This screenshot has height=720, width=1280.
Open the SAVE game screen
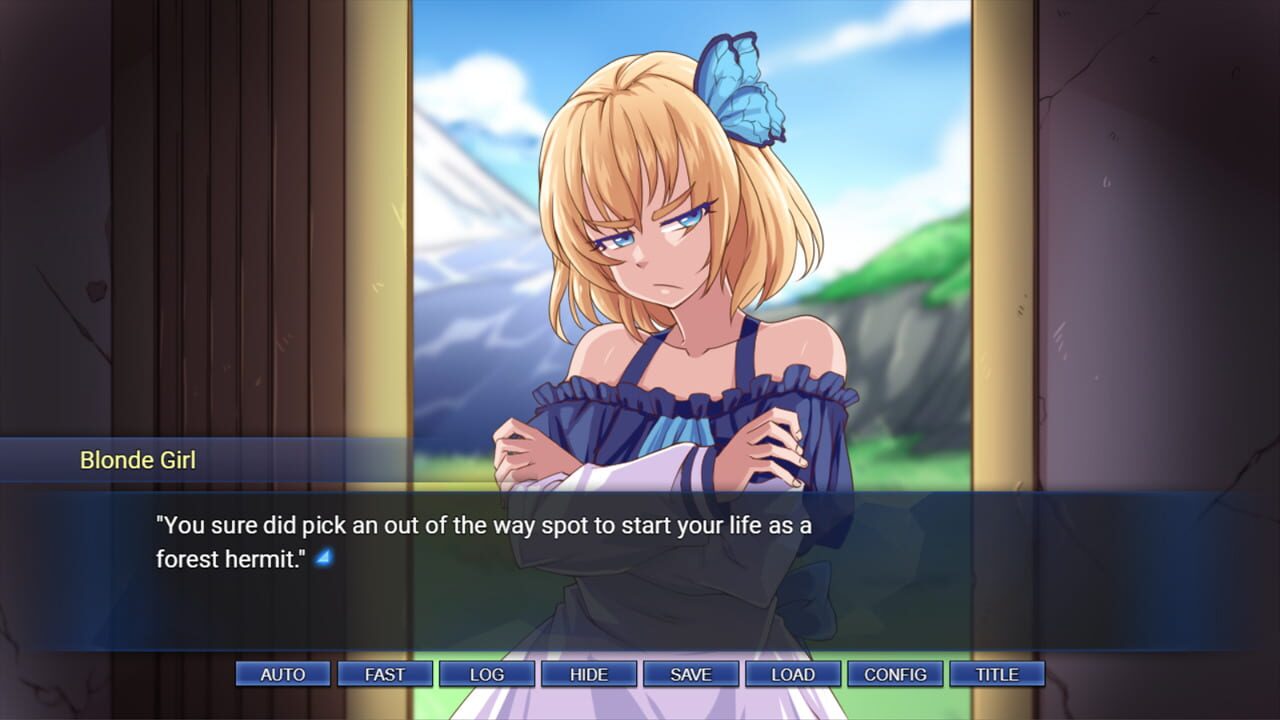coord(691,674)
